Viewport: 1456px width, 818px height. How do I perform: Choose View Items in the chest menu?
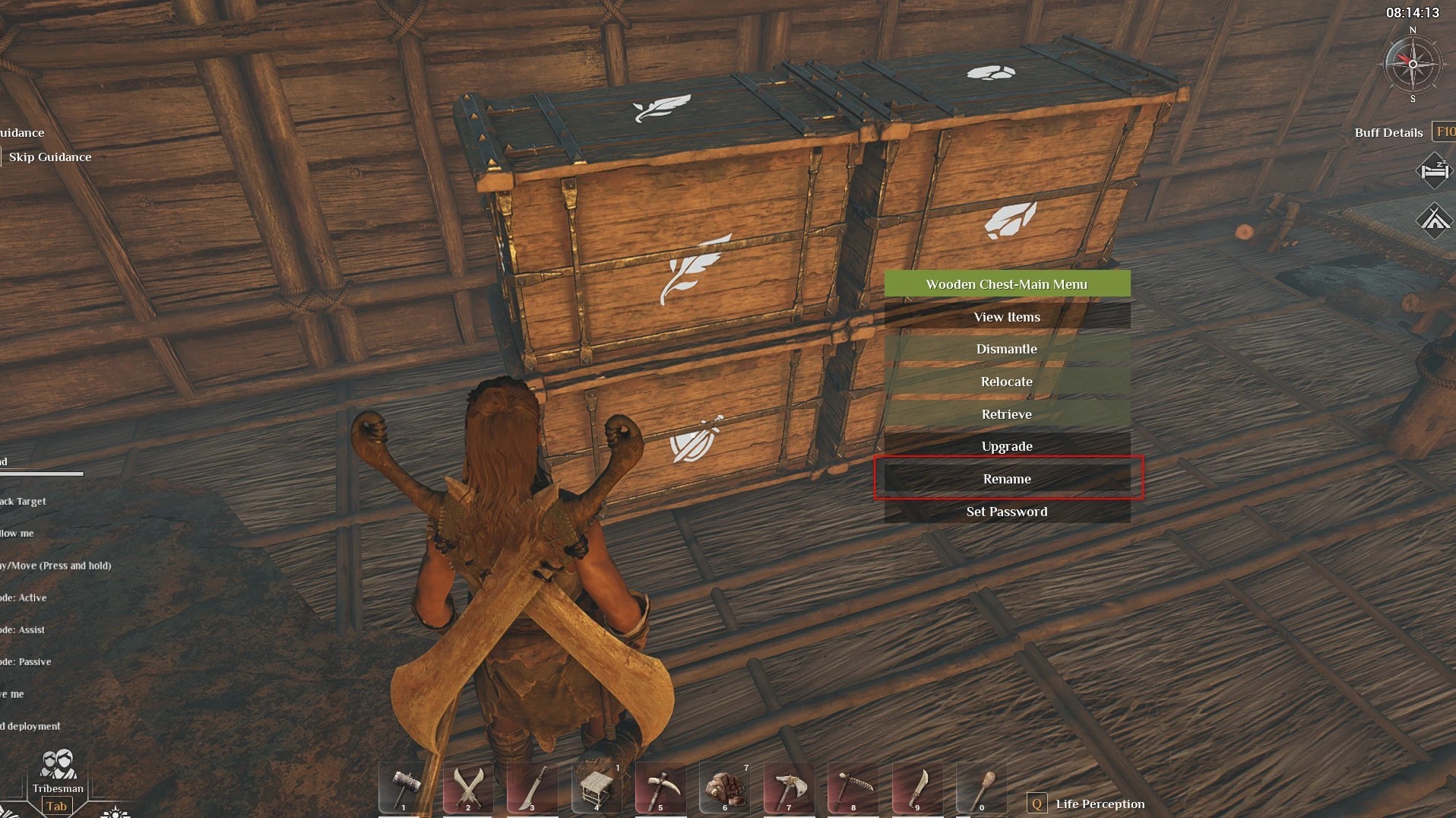coord(1007,317)
